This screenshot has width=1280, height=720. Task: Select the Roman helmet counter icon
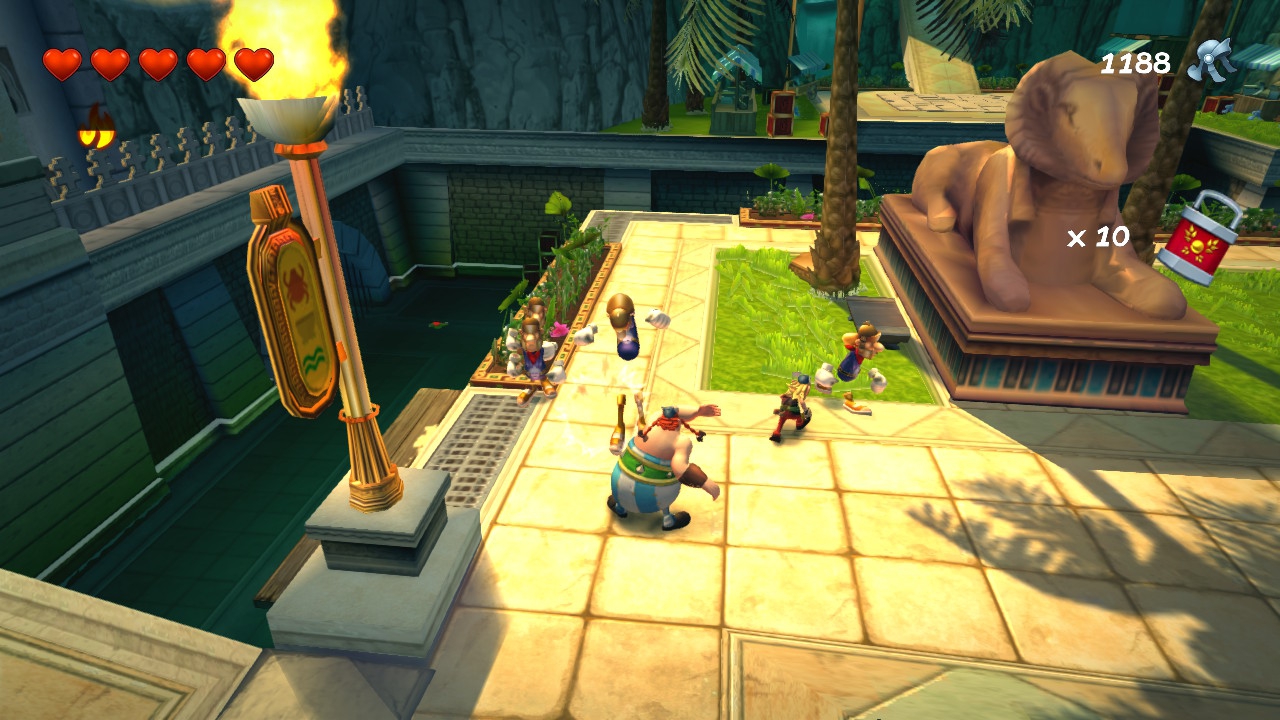tap(1211, 60)
